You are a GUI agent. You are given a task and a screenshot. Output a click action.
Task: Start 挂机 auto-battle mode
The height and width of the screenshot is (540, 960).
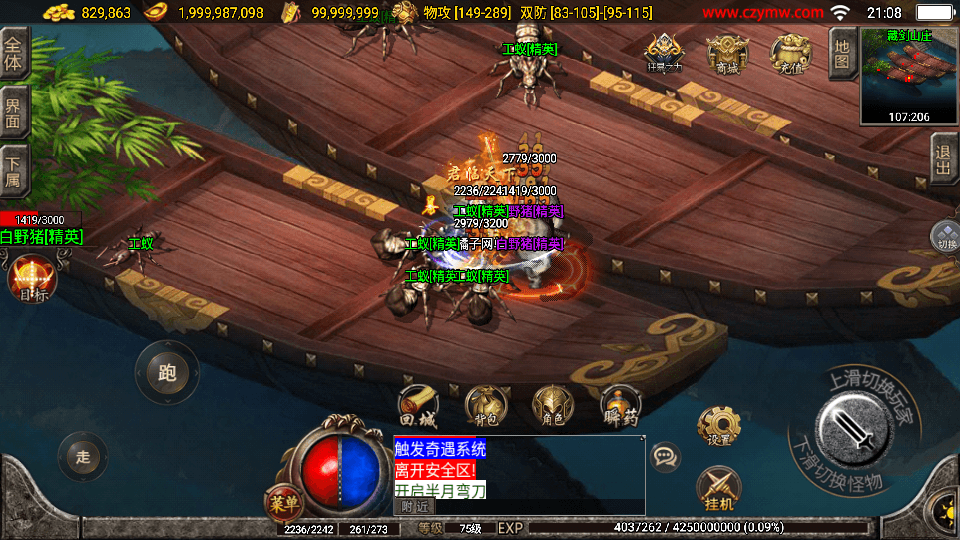719,489
